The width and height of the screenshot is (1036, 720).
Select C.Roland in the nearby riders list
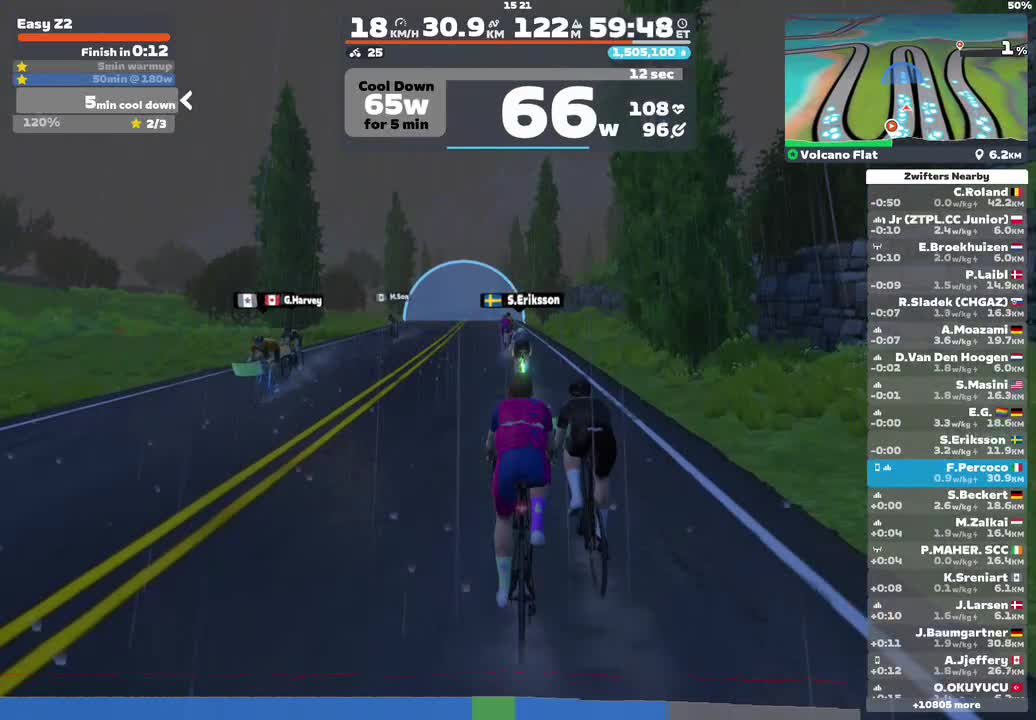tap(946, 197)
